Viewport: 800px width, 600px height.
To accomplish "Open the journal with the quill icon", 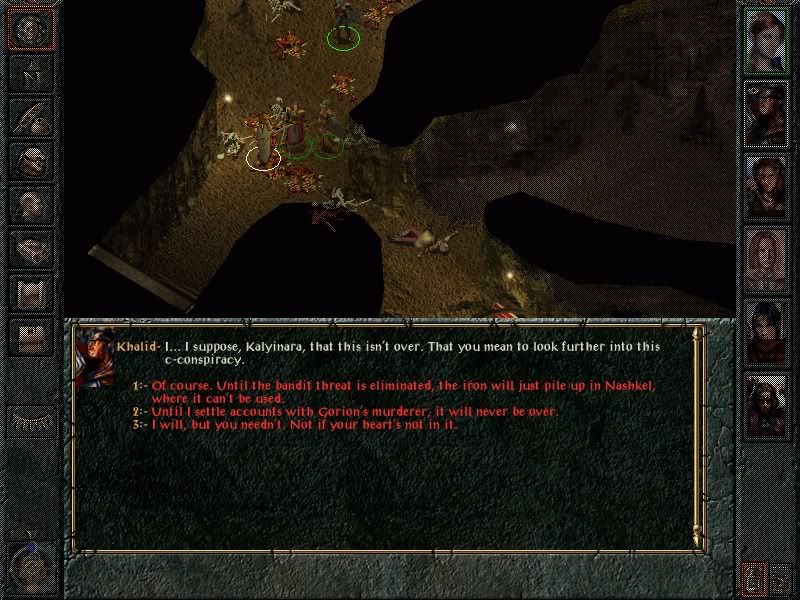I will (x=31, y=117).
